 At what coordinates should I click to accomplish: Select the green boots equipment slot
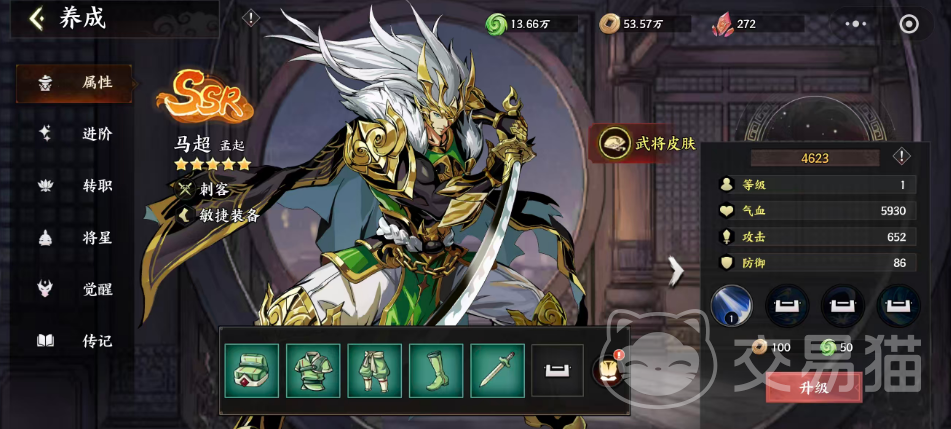436,370
